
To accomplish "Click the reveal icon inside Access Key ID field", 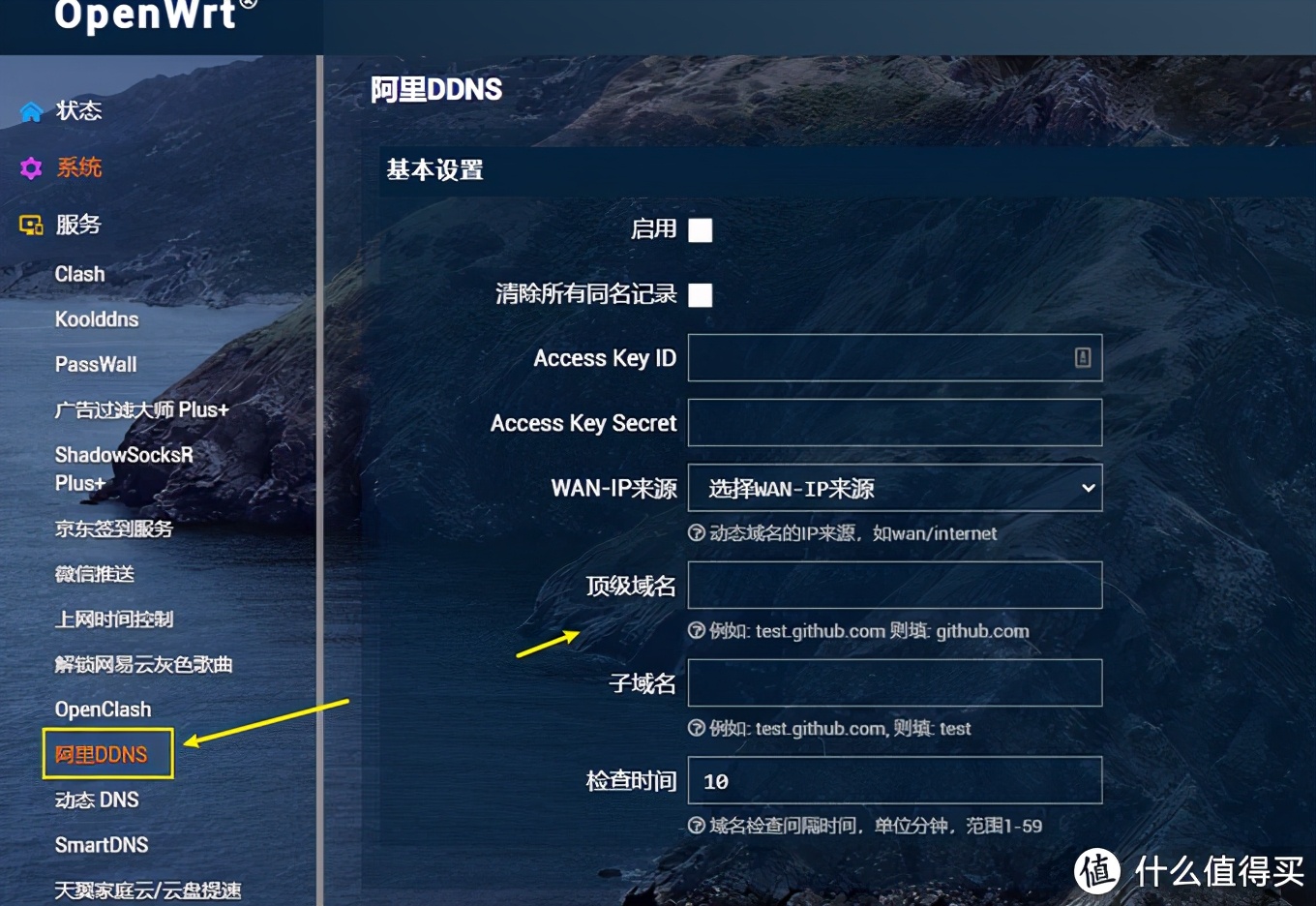I will [1082, 357].
